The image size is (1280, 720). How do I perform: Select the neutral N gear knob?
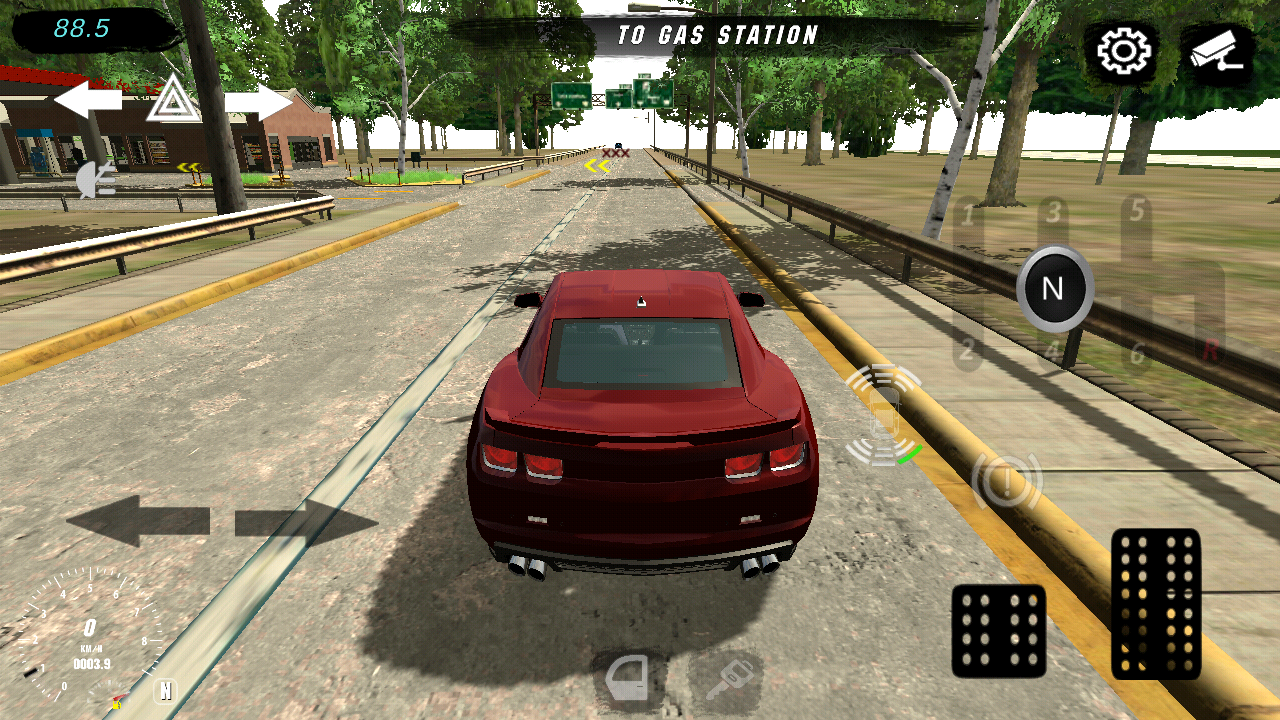(1054, 289)
